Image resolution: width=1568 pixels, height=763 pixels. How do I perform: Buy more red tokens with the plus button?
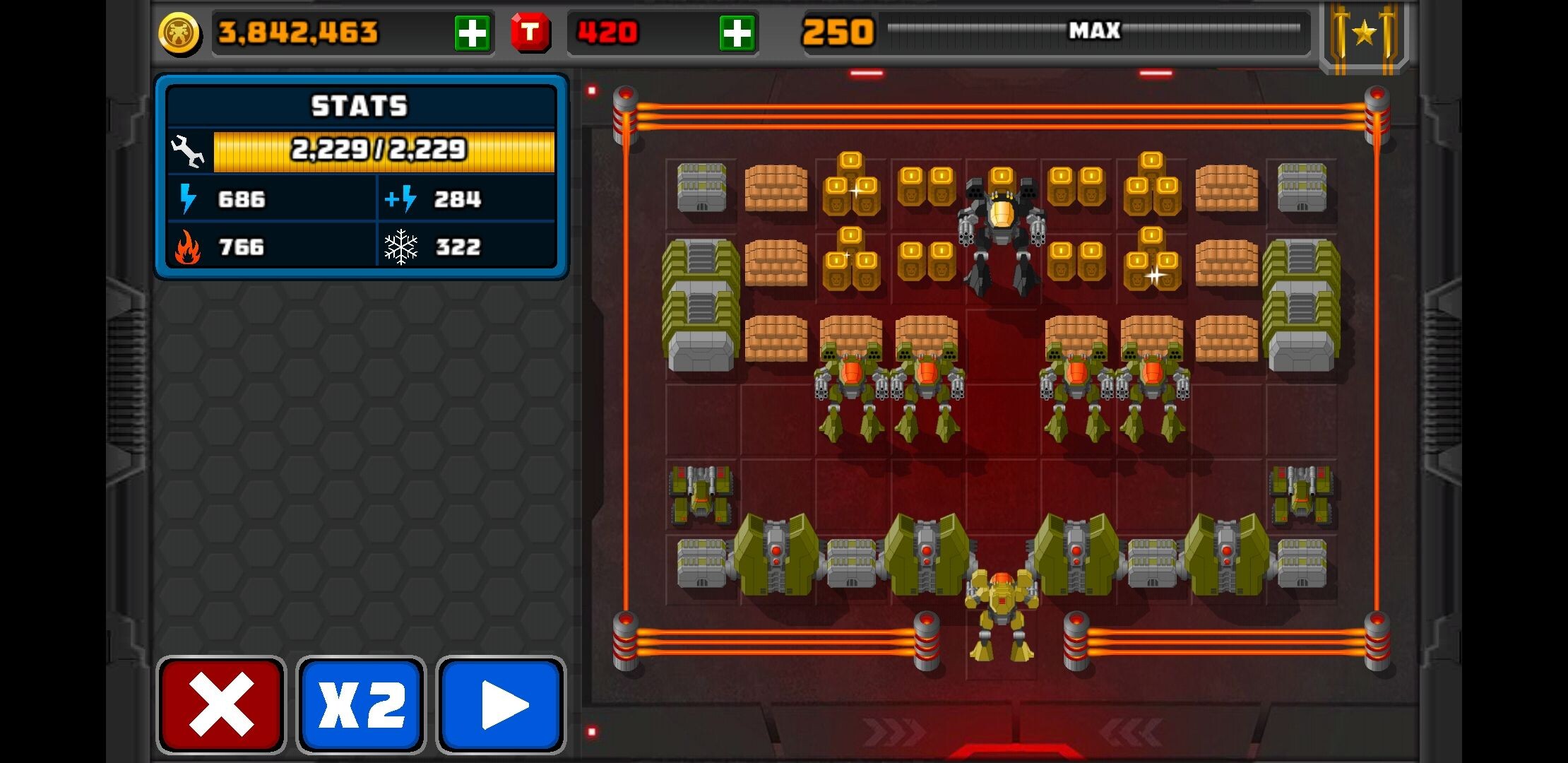[737, 33]
